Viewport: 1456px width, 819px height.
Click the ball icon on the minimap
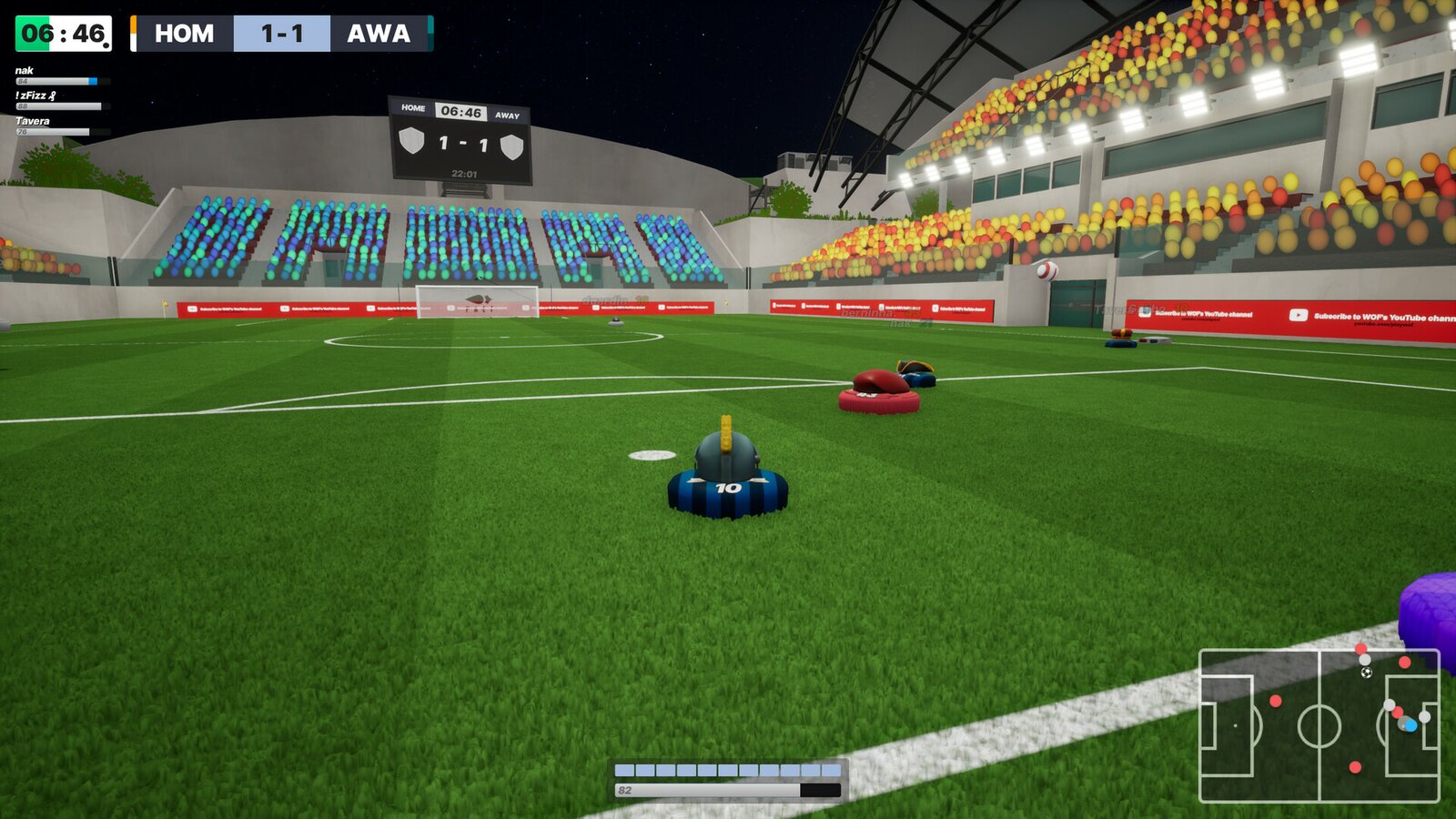tap(1366, 672)
